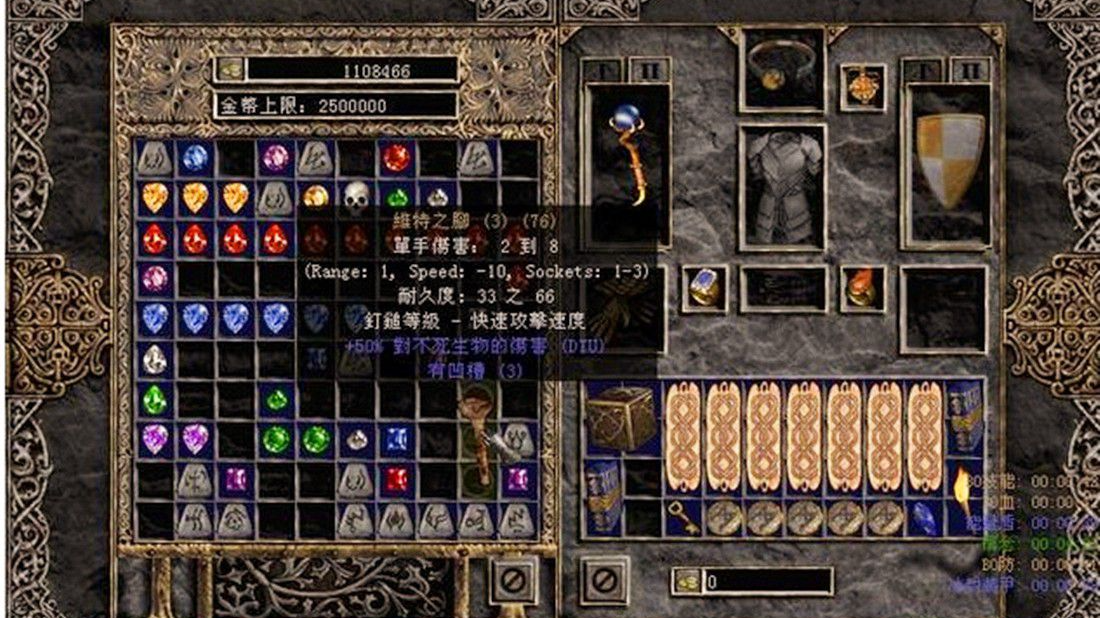This screenshot has height=618, width=1100.
Task: Select the equipped amulet
Action: [862, 86]
